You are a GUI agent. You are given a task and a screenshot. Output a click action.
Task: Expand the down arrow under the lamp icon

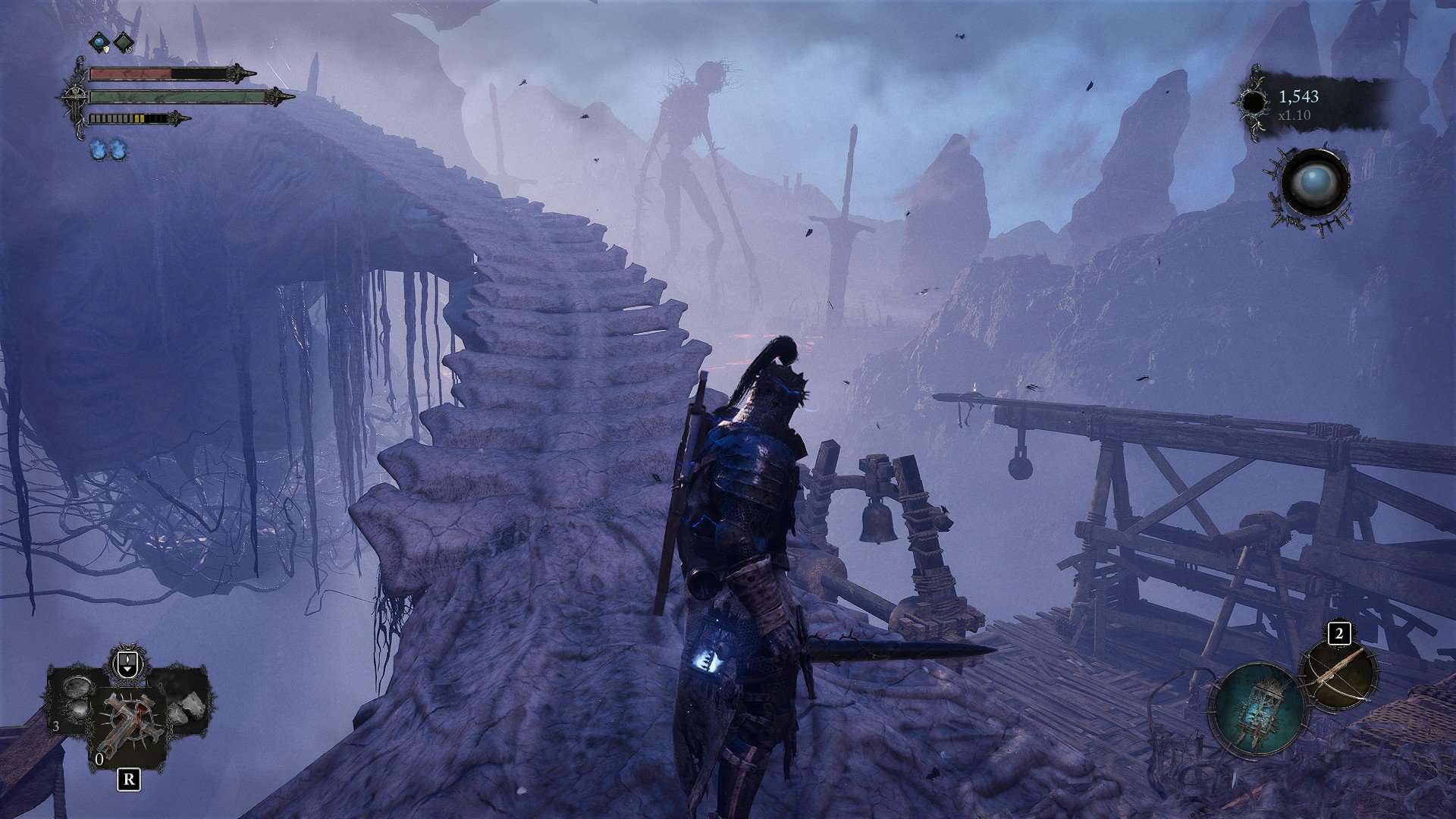pyautogui.click(x=127, y=670)
